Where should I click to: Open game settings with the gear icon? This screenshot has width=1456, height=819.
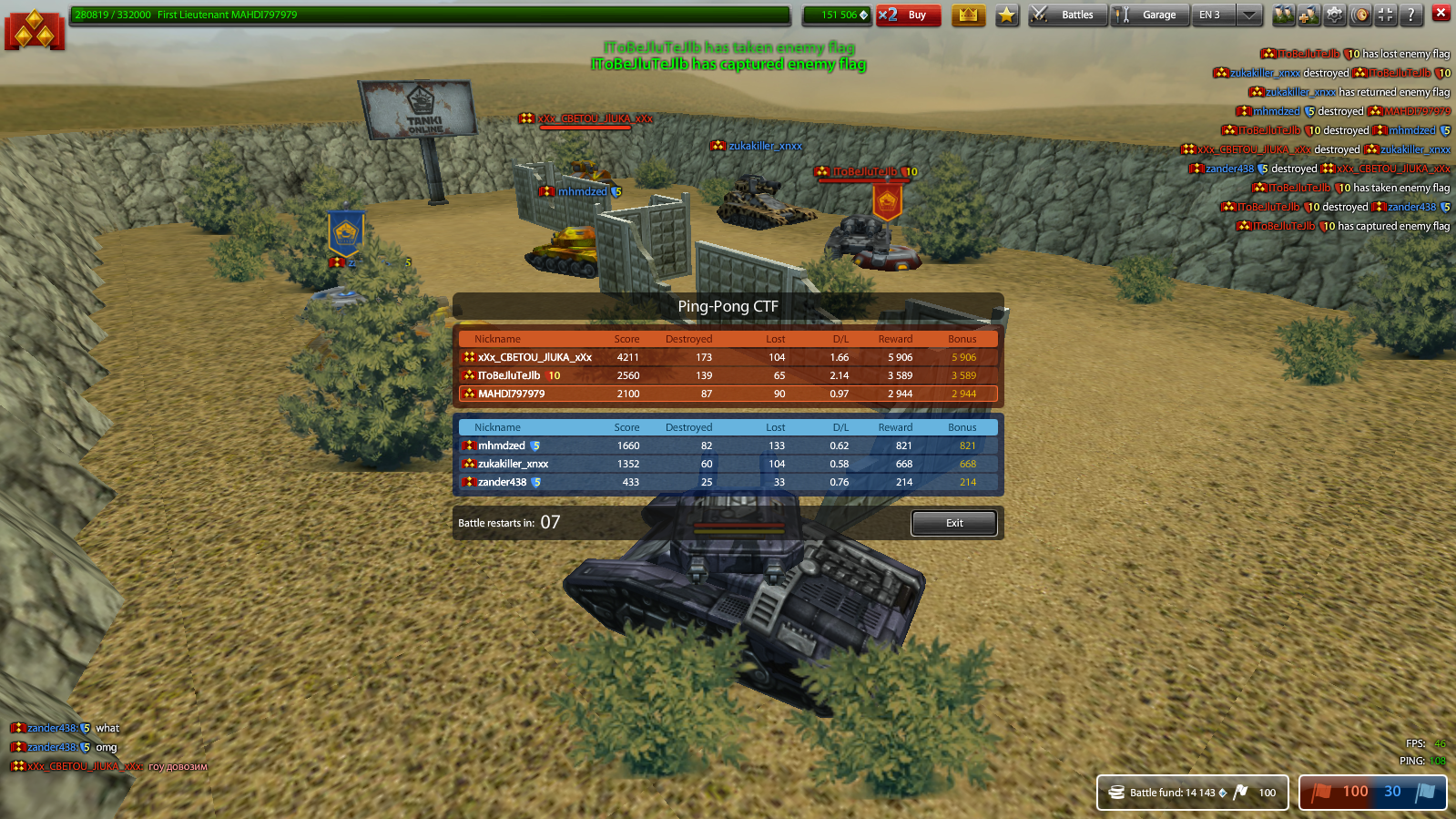pyautogui.click(x=1334, y=15)
